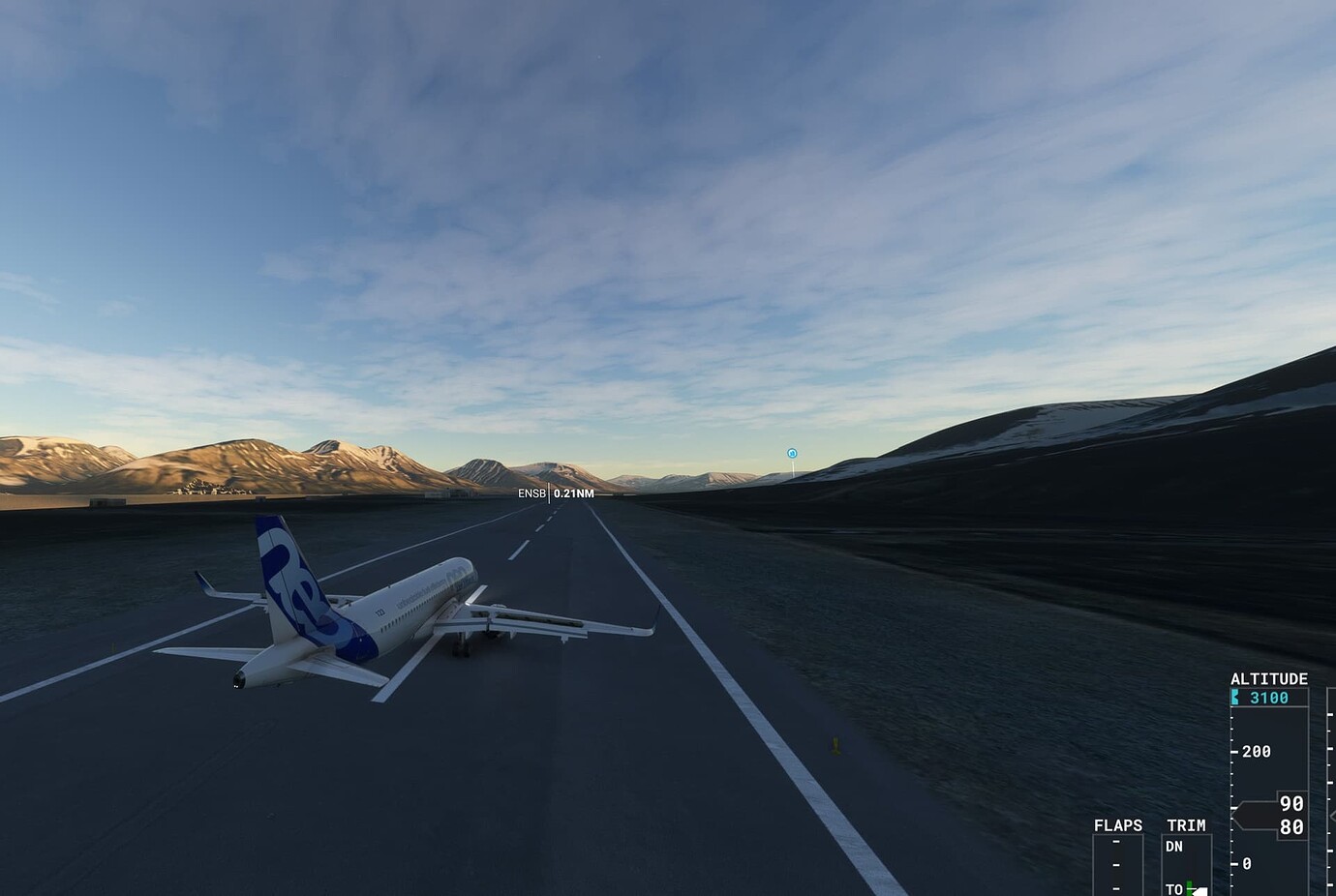Click the 0 mark on the altitude tape
The image size is (1336, 896).
[x=1246, y=864]
